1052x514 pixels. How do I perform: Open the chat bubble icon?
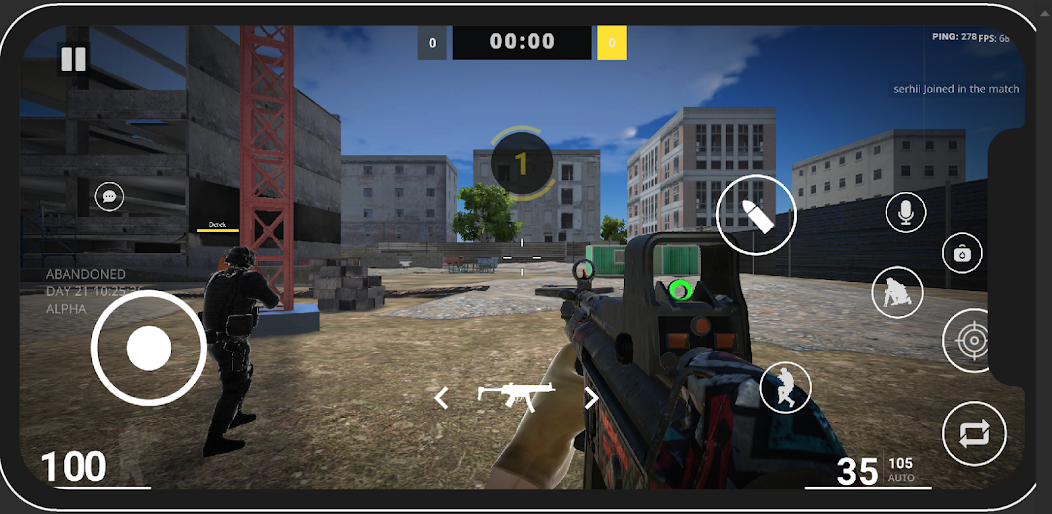point(110,196)
